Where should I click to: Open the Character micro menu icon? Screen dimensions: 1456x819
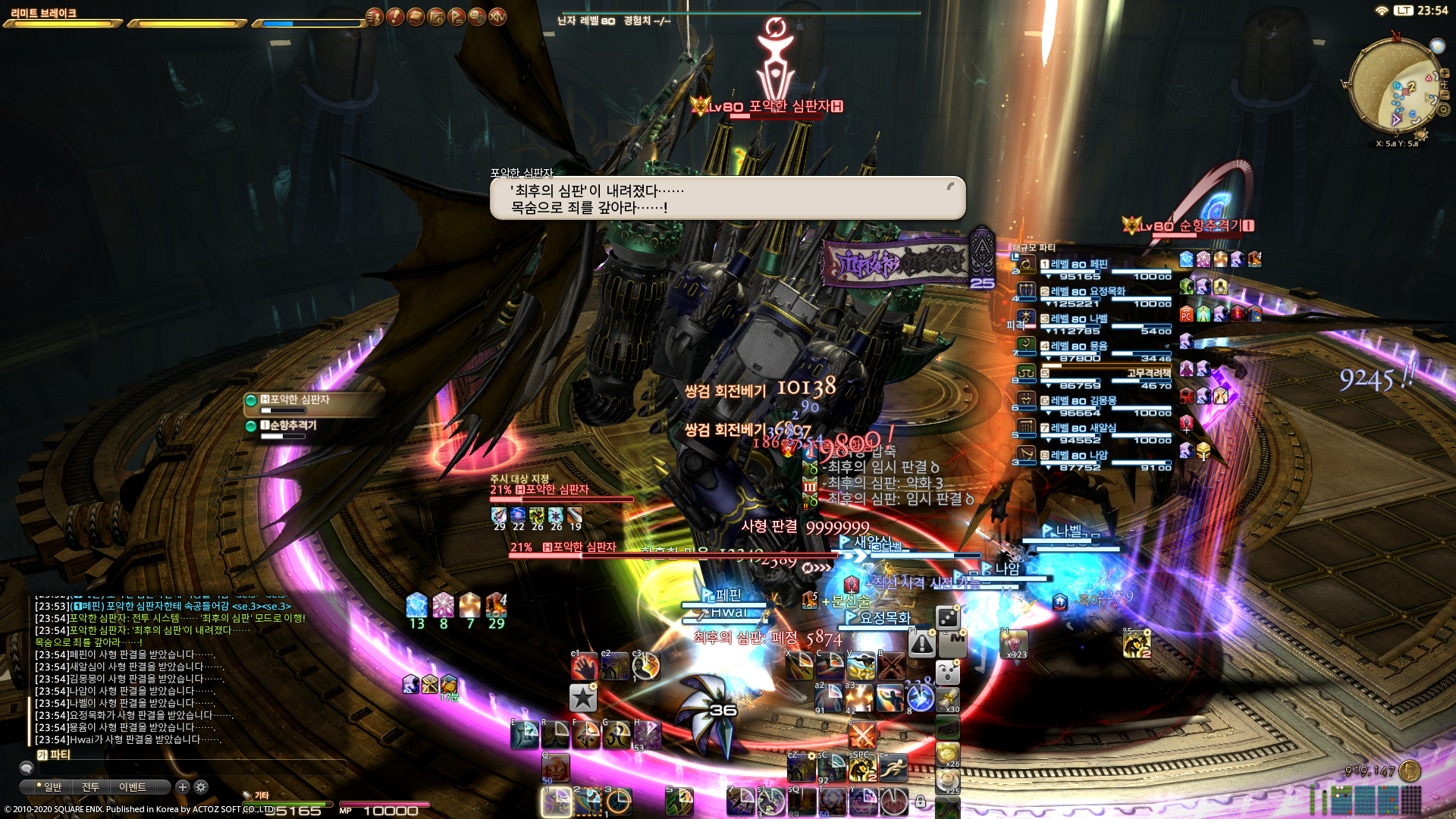point(375,17)
